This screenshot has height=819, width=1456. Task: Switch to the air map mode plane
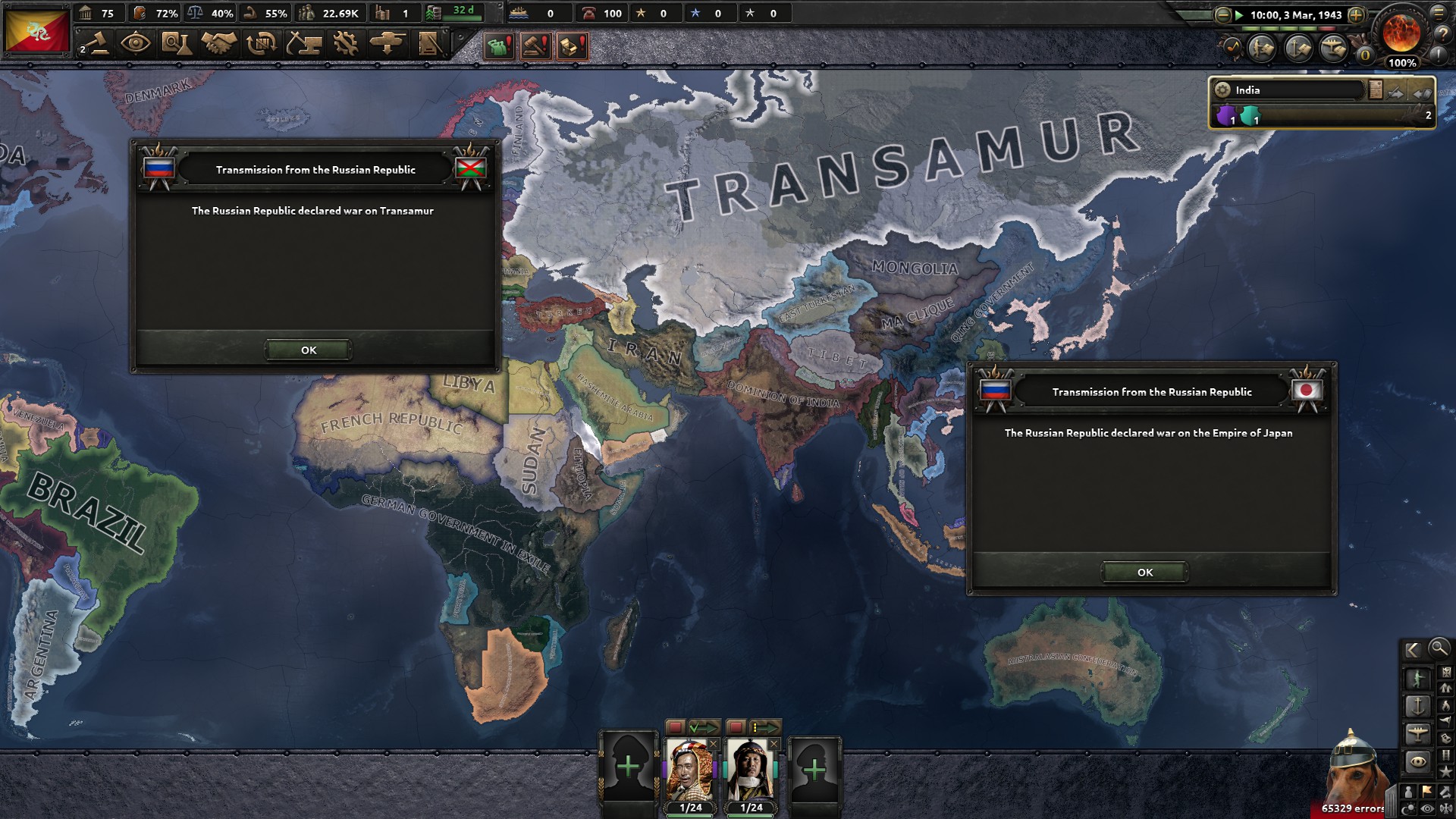coord(1418,733)
